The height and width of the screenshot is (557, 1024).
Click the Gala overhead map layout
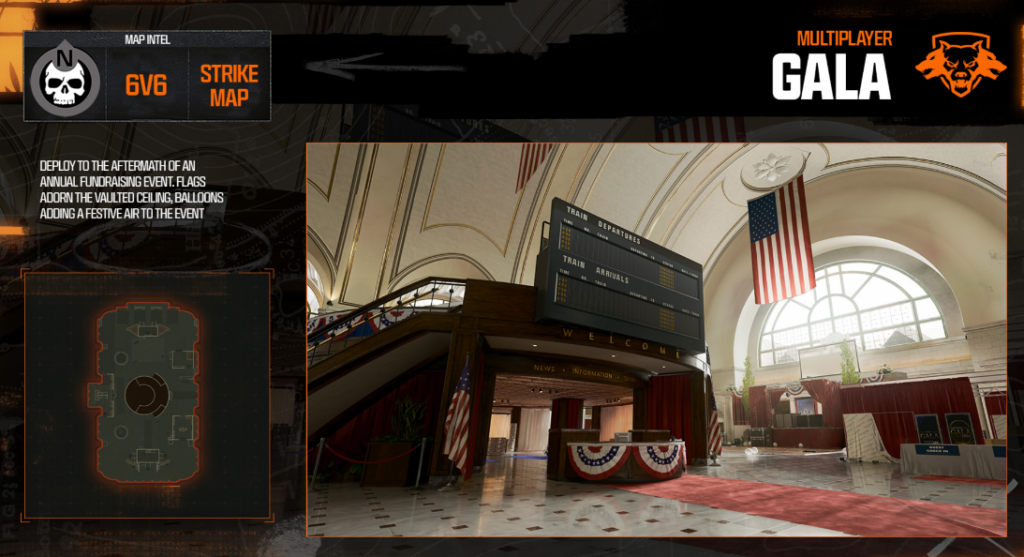pyautogui.click(x=146, y=395)
